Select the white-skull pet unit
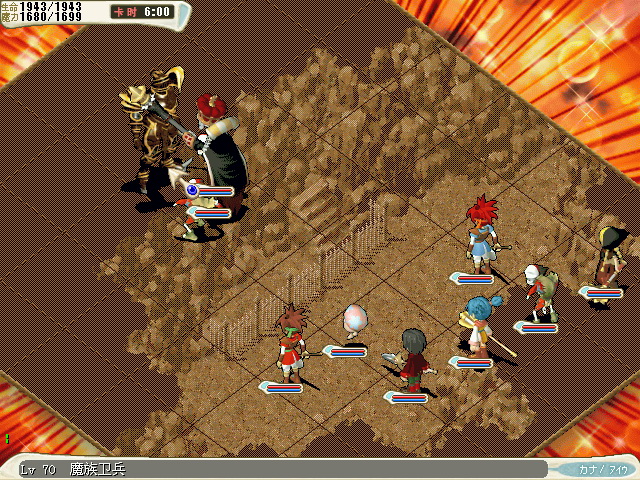This screenshot has height=480, width=640. pyautogui.click(x=540, y=291)
